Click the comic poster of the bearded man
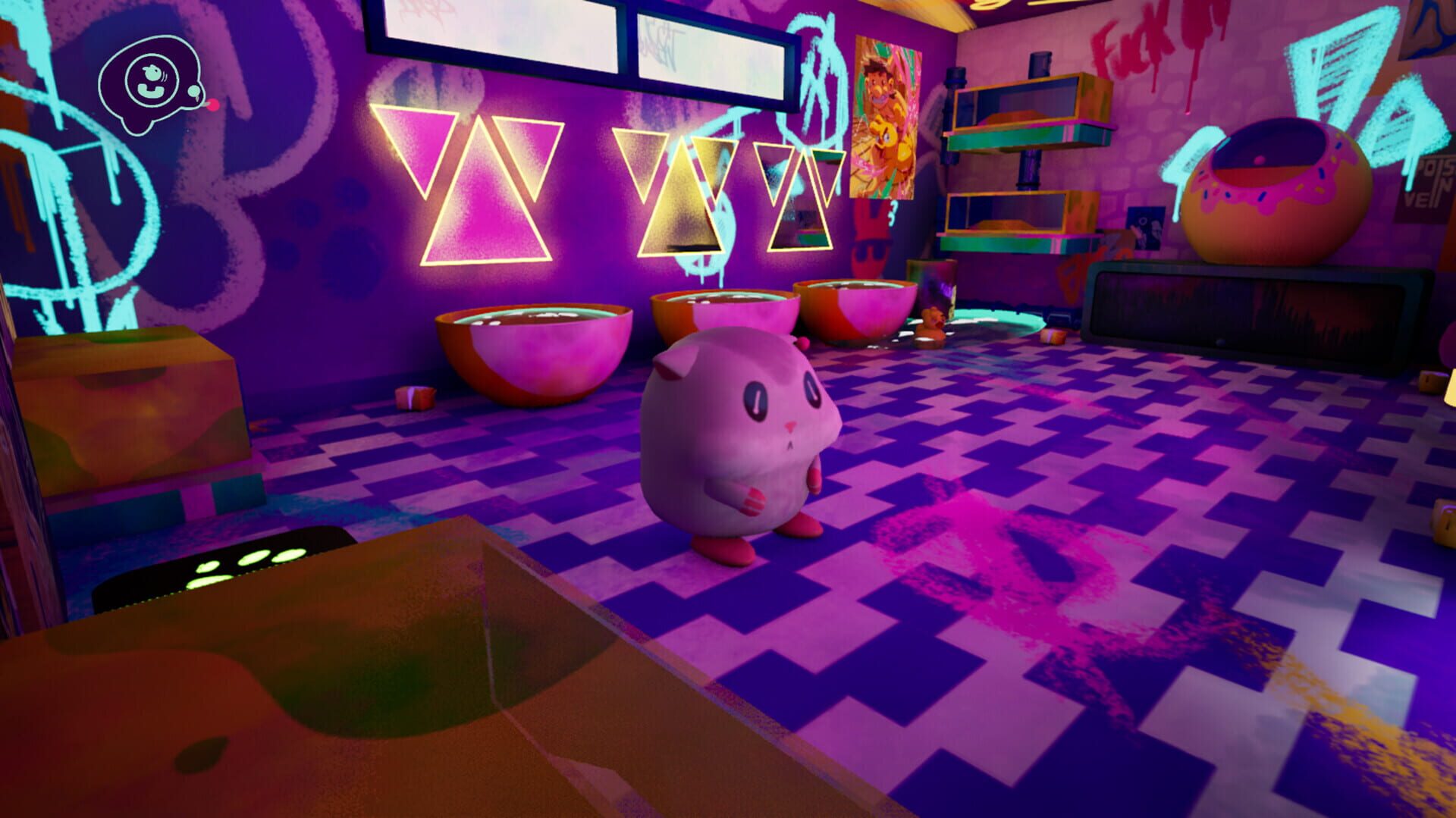The height and width of the screenshot is (818, 1456). point(887,114)
